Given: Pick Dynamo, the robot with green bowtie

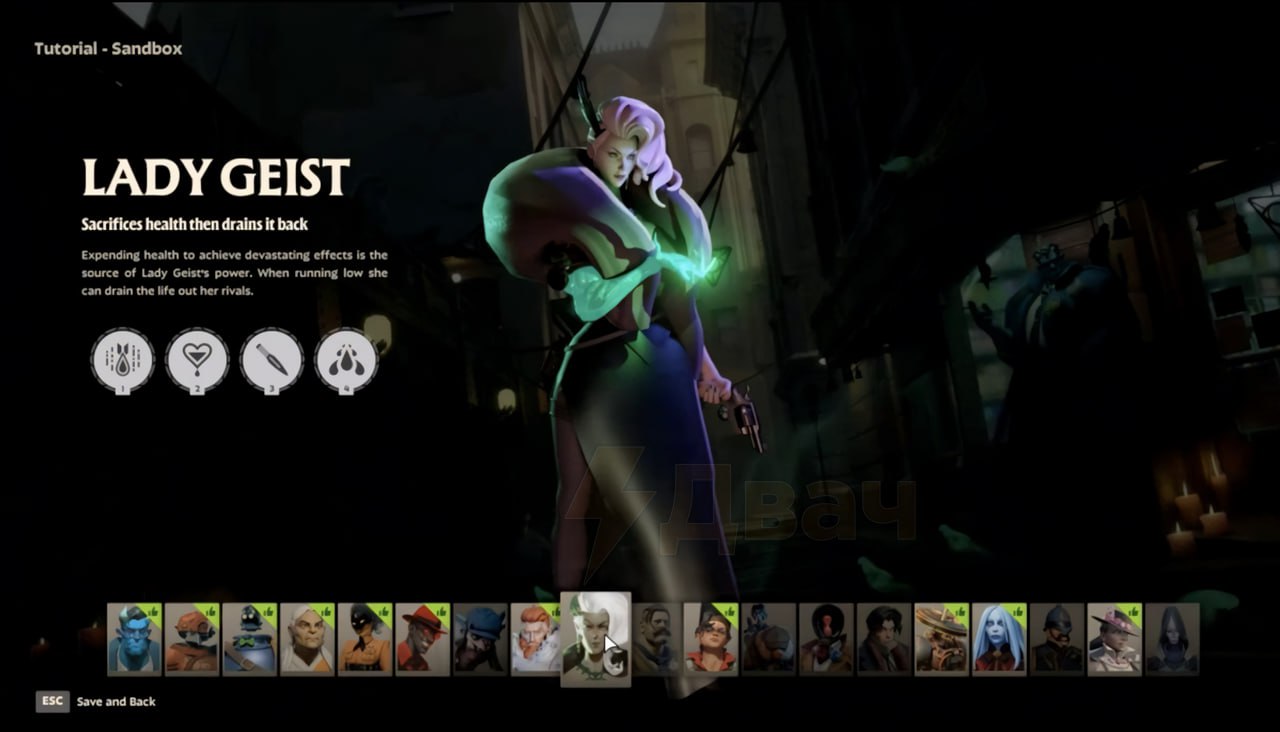Looking at the screenshot, I should point(249,638).
